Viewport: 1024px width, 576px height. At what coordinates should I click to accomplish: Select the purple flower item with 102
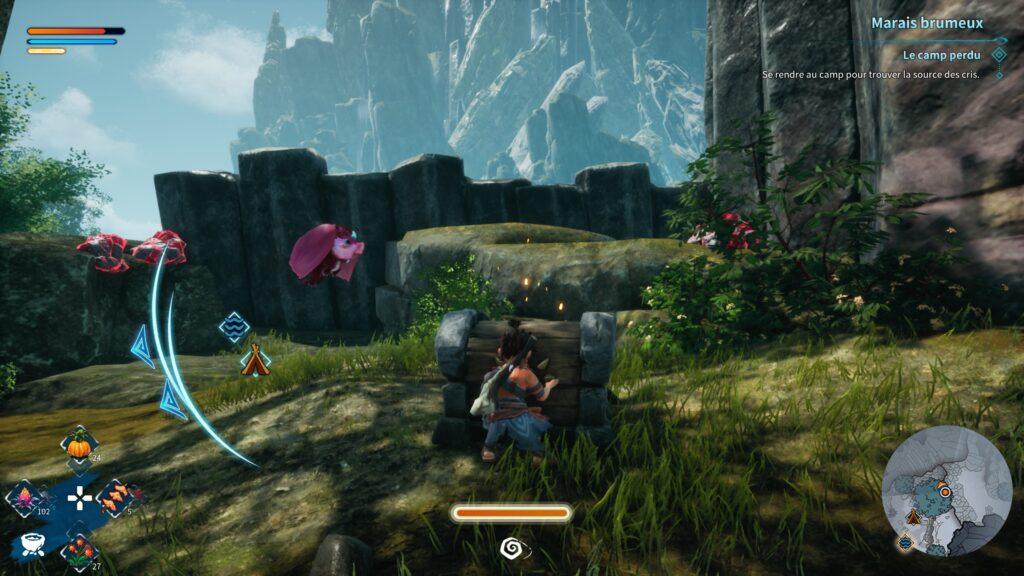point(24,495)
